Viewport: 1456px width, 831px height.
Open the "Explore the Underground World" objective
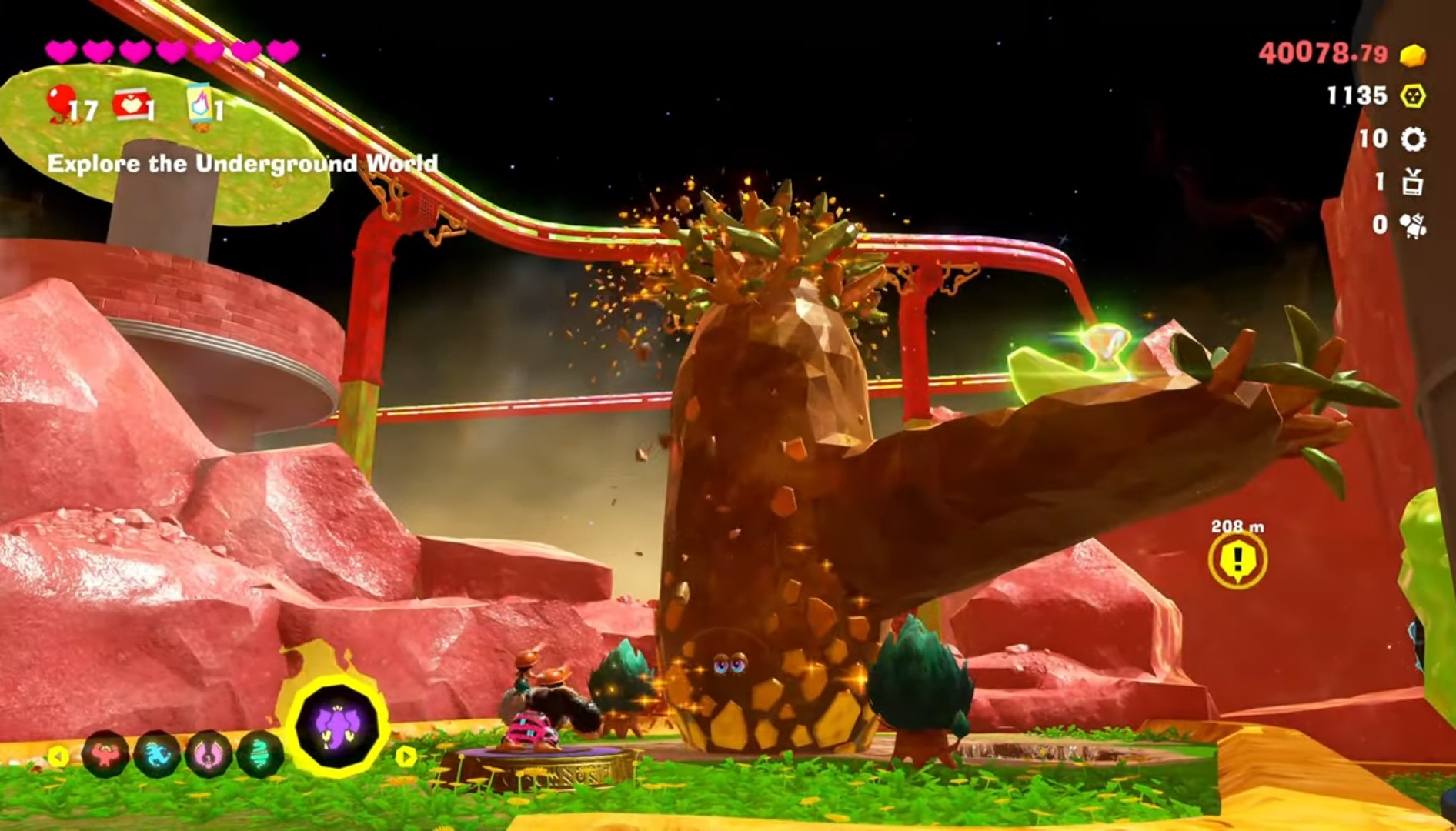(242, 164)
